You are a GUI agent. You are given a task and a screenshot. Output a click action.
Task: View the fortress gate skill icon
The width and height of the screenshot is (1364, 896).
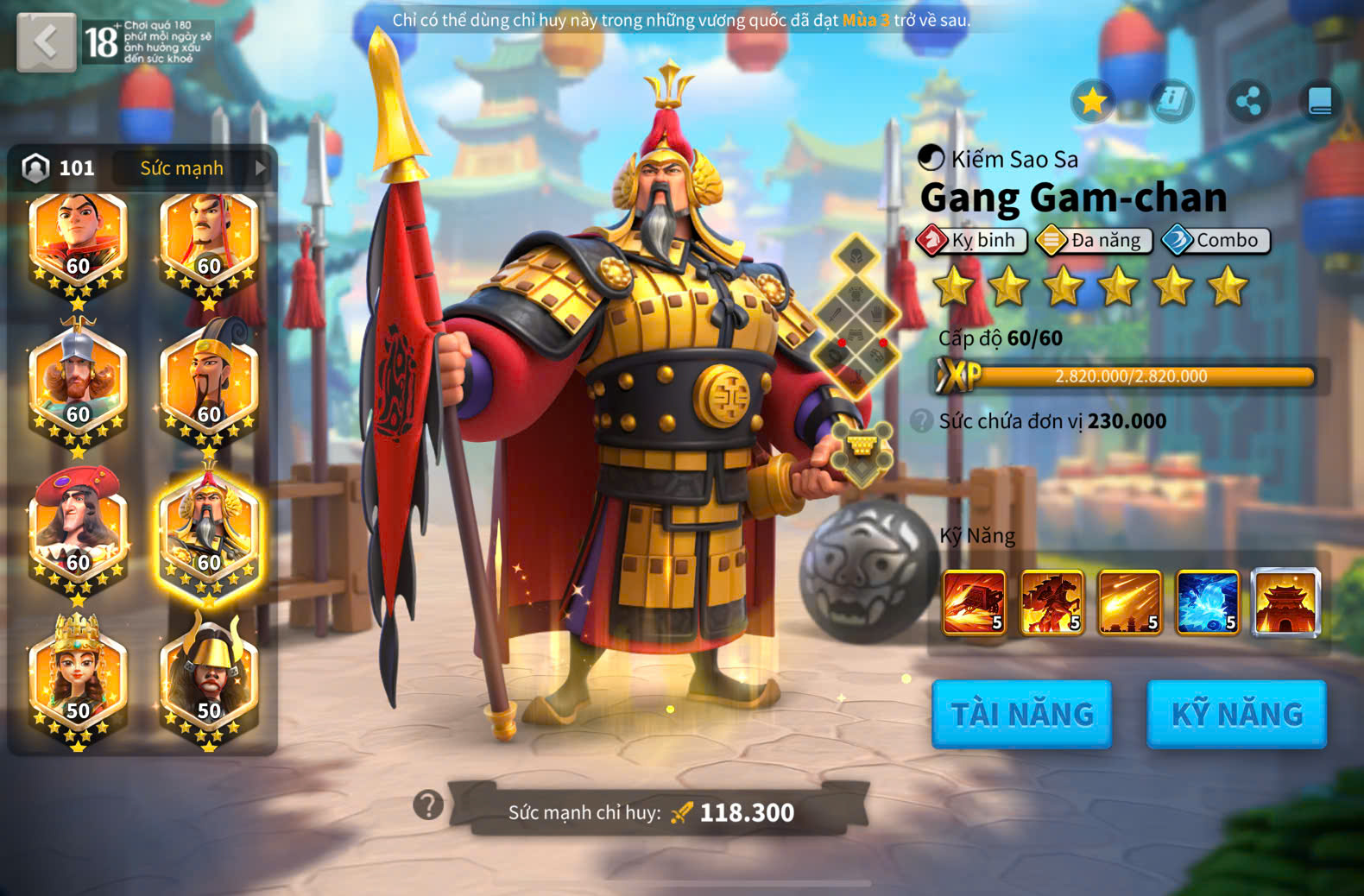1285,603
